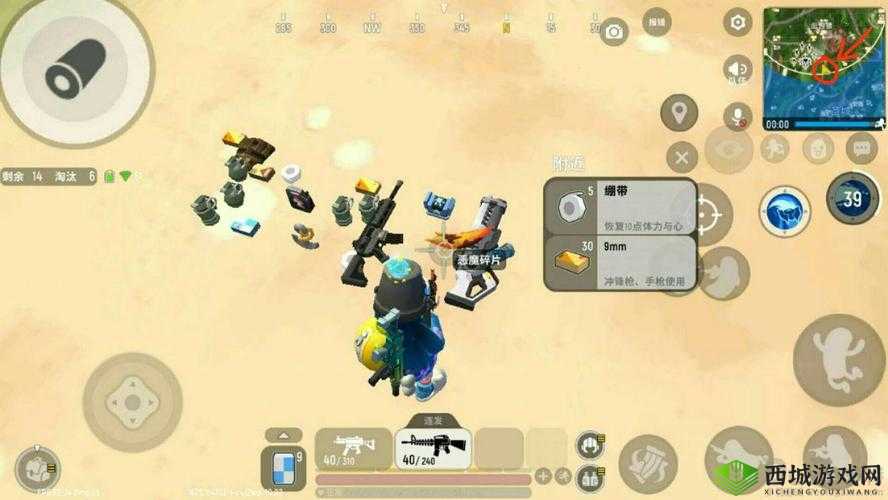Open the minimap
Screen dimensions: 888x500
click(x=824, y=63)
